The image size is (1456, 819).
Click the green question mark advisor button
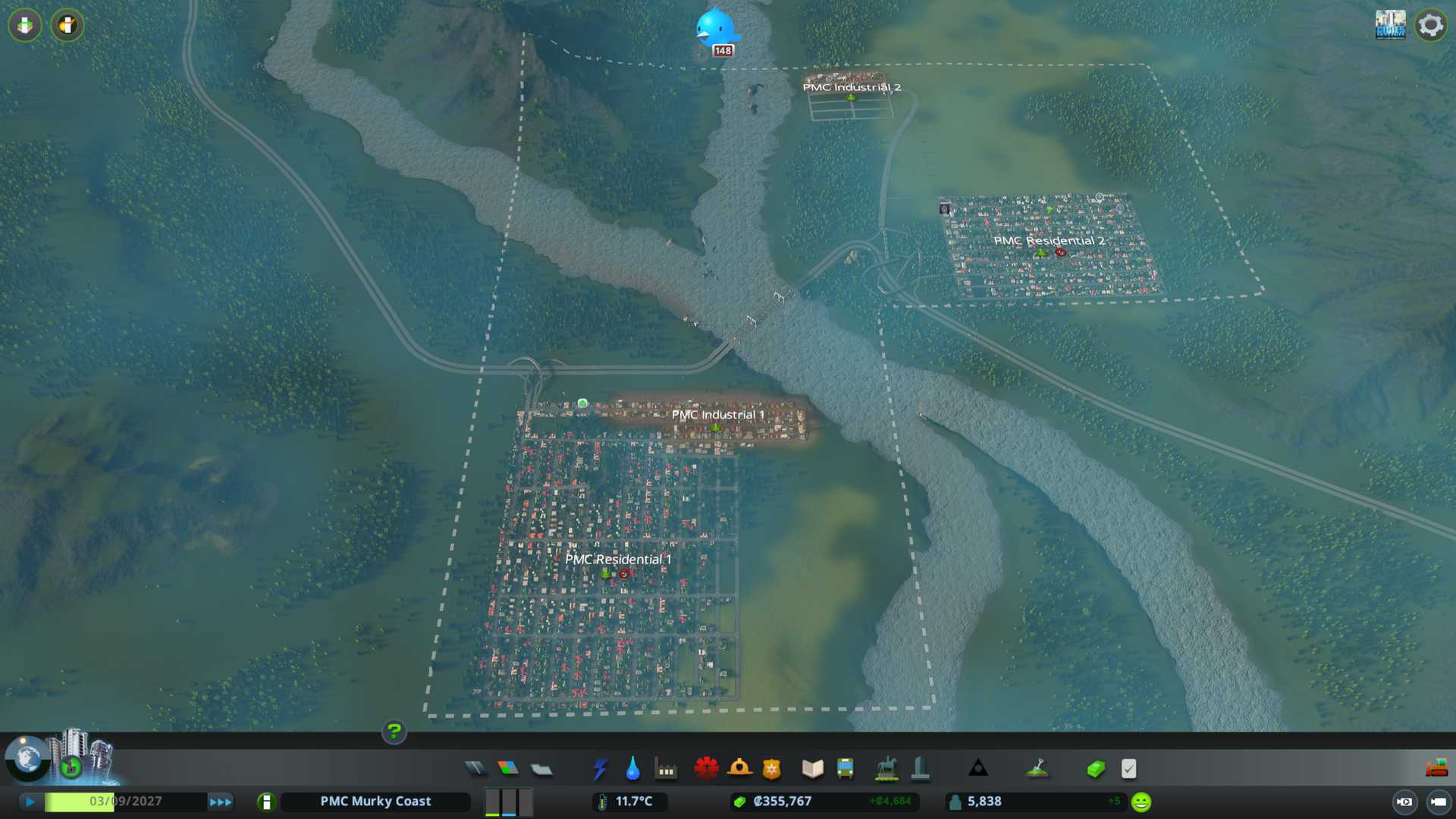(x=394, y=731)
